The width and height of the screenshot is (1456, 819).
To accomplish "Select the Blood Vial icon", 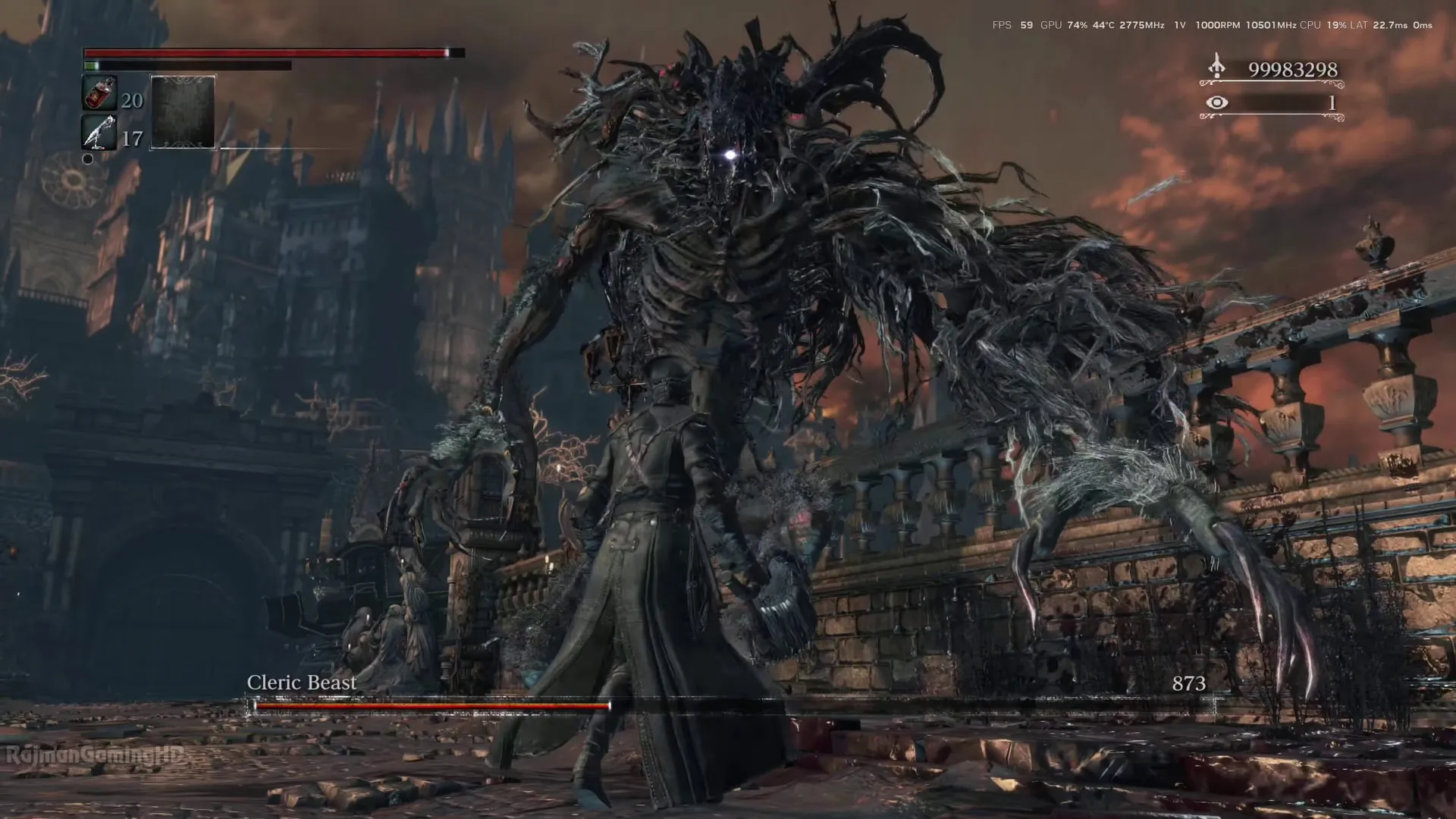I will tap(99, 94).
